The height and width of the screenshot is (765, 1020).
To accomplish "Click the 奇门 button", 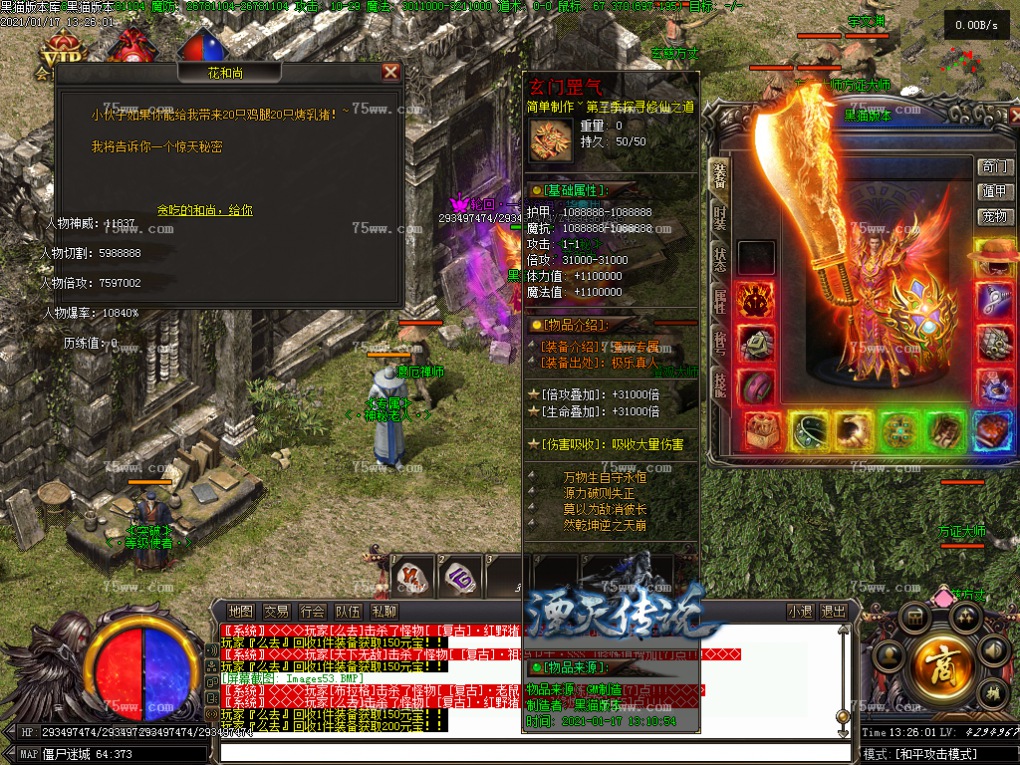I will click(994, 167).
